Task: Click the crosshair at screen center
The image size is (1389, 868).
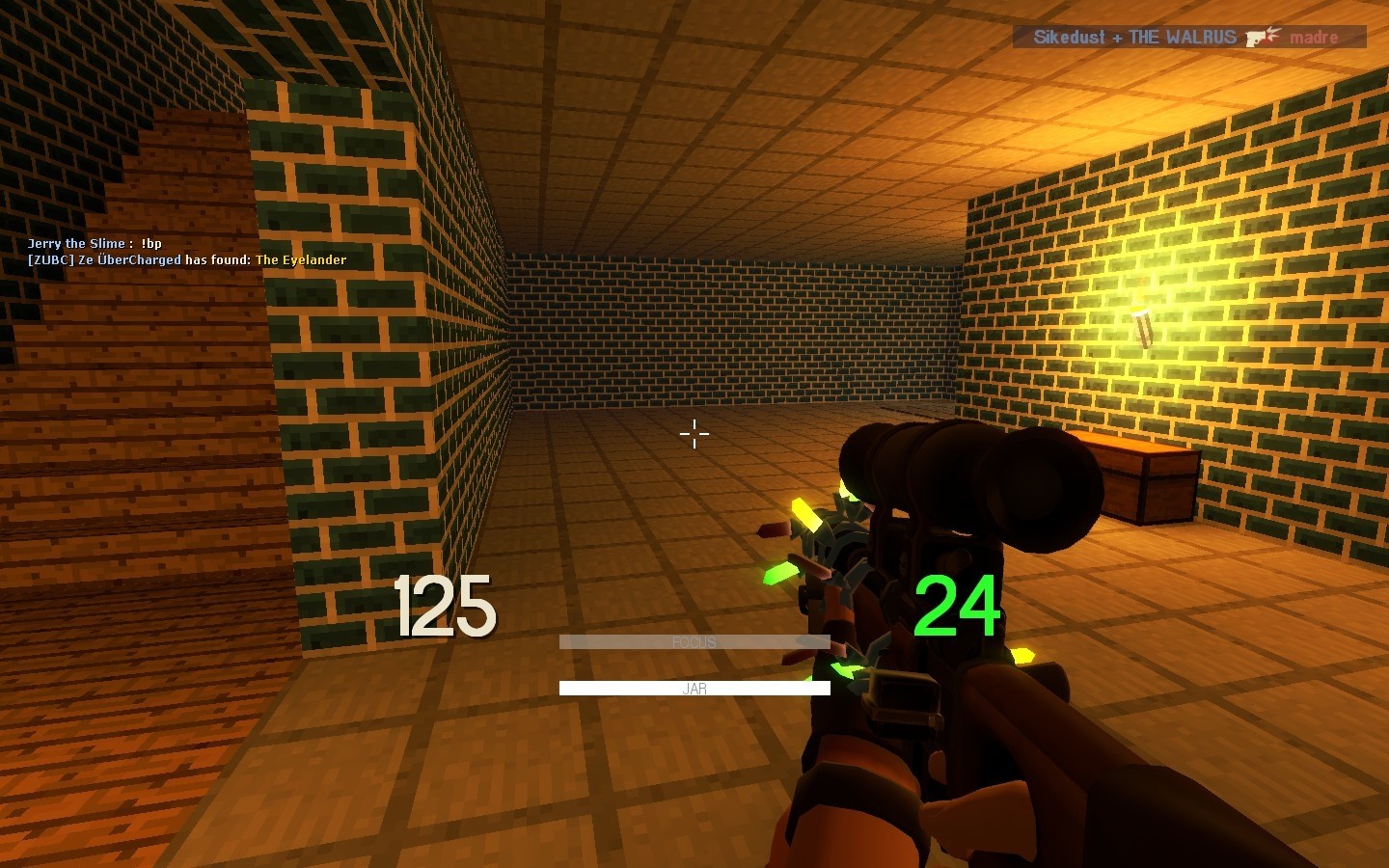Action: click(694, 434)
